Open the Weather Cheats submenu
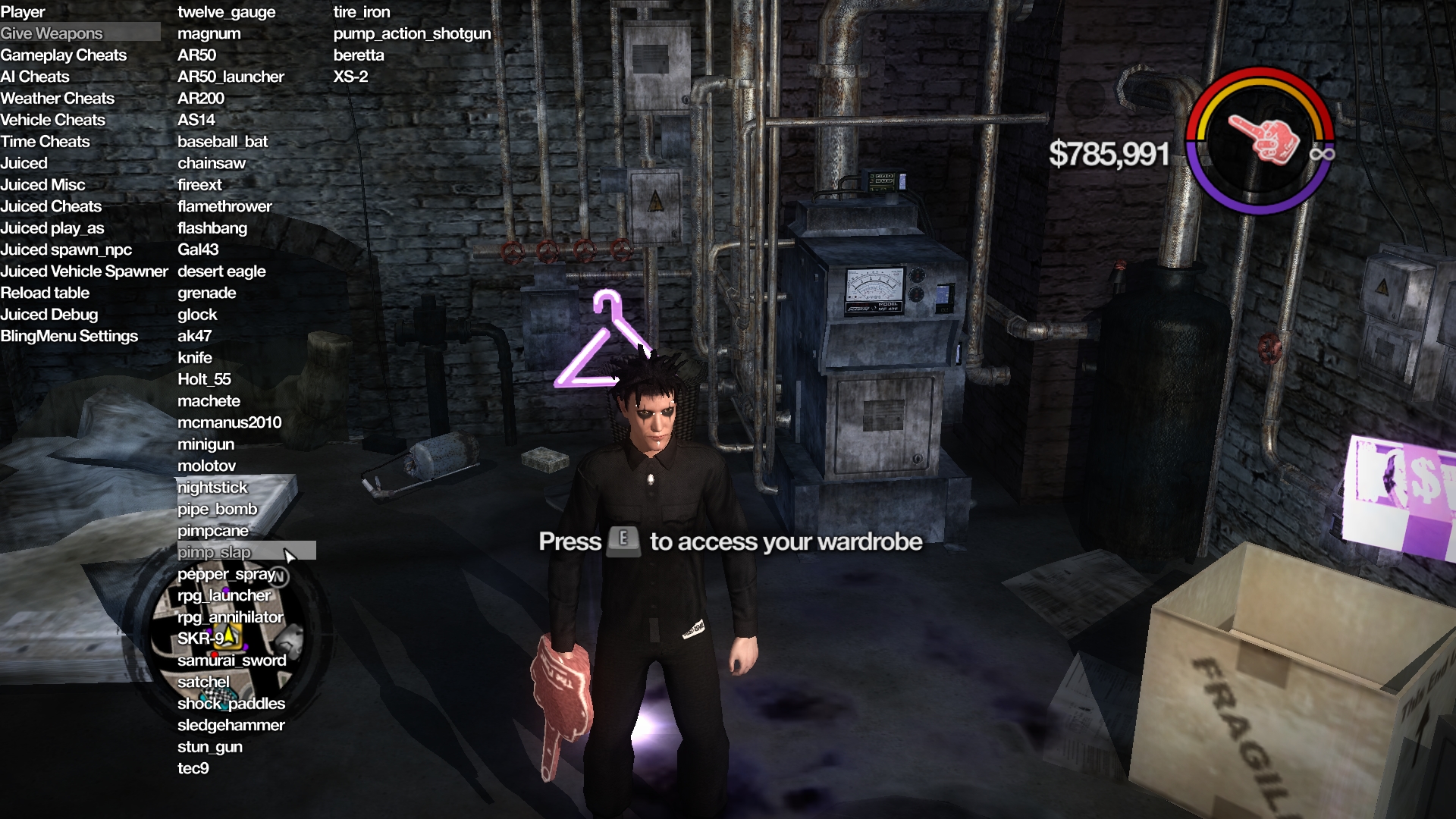Screen dimensions: 1456x819 58,99
